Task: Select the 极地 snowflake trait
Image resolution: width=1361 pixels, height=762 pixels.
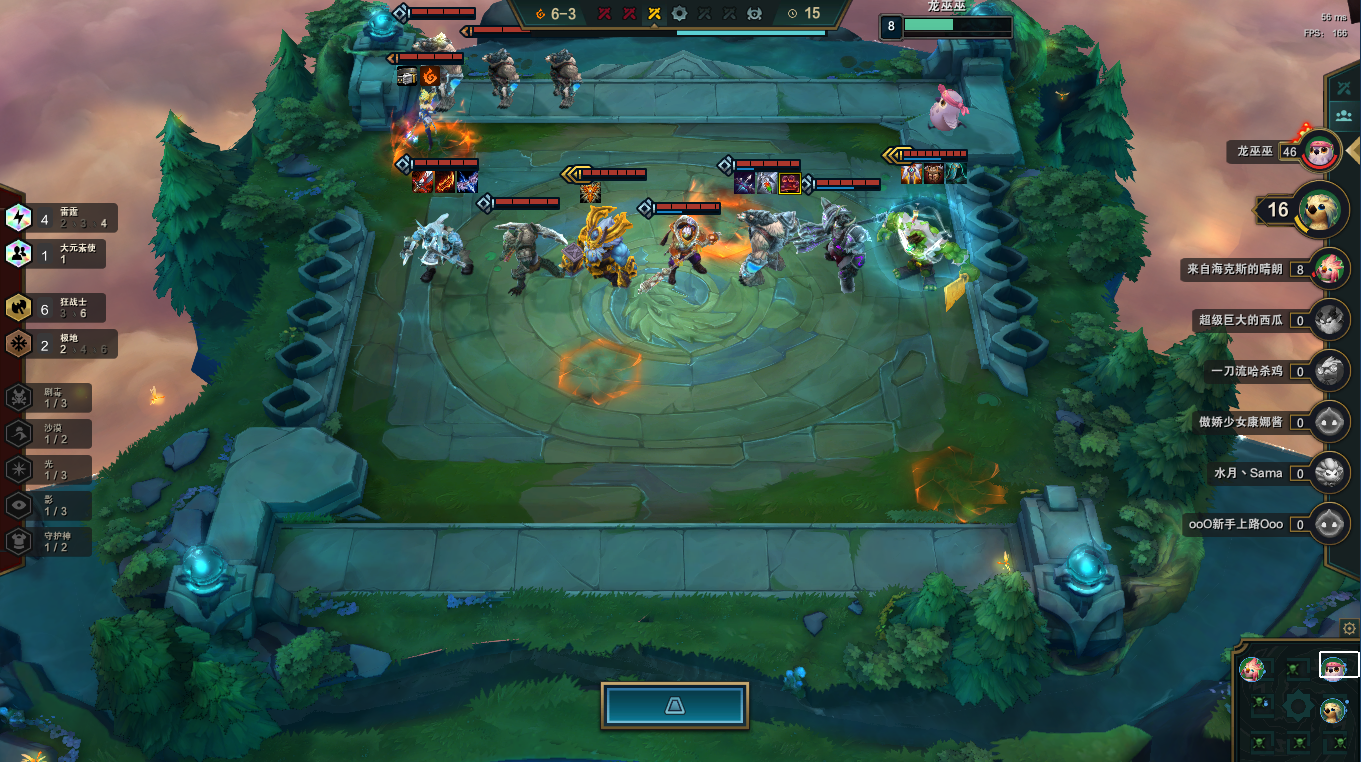Action: click(x=60, y=344)
